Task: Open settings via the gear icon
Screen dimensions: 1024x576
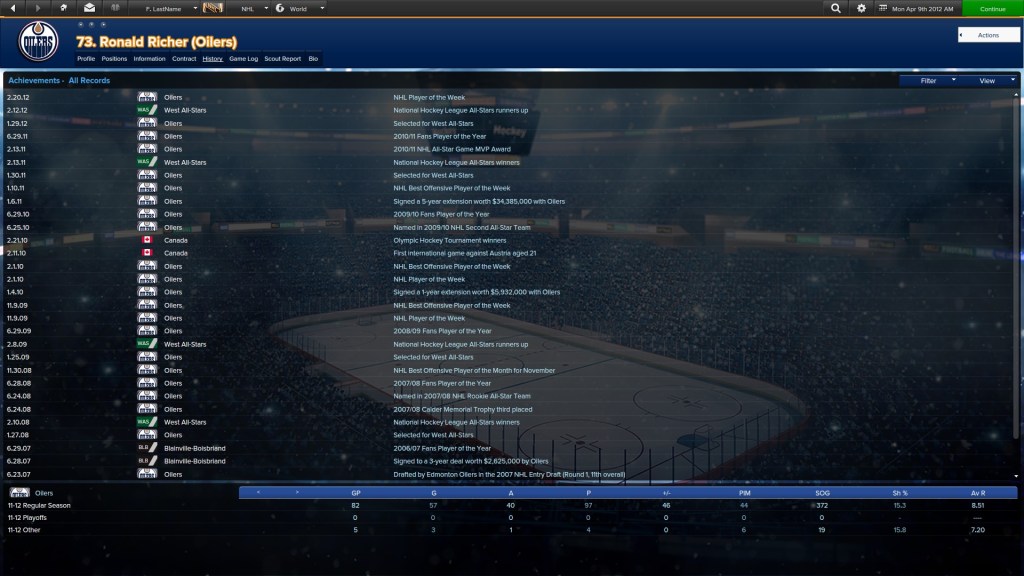Action: tap(862, 8)
